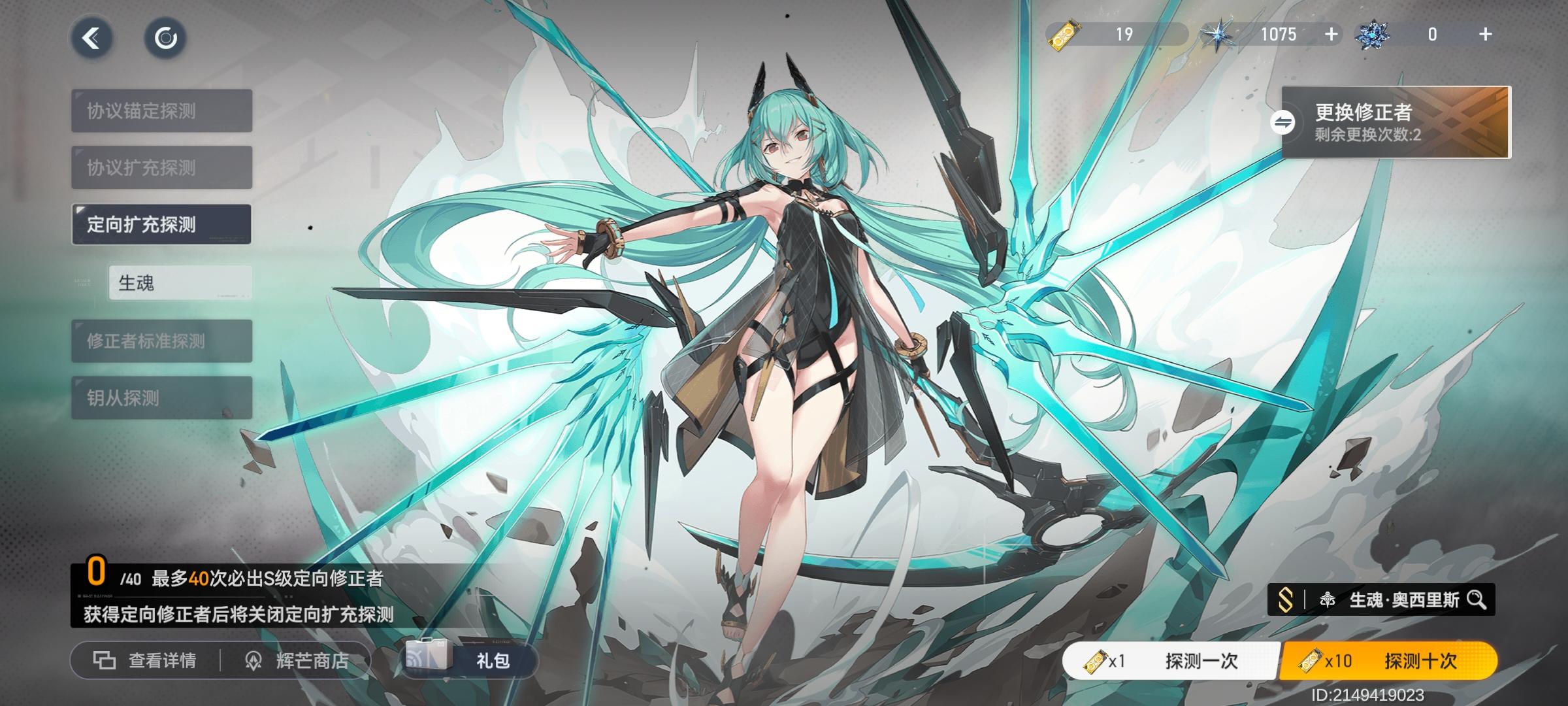Select the 协议锚定探测 tab
This screenshot has width=1568, height=706.
(162, 110)
